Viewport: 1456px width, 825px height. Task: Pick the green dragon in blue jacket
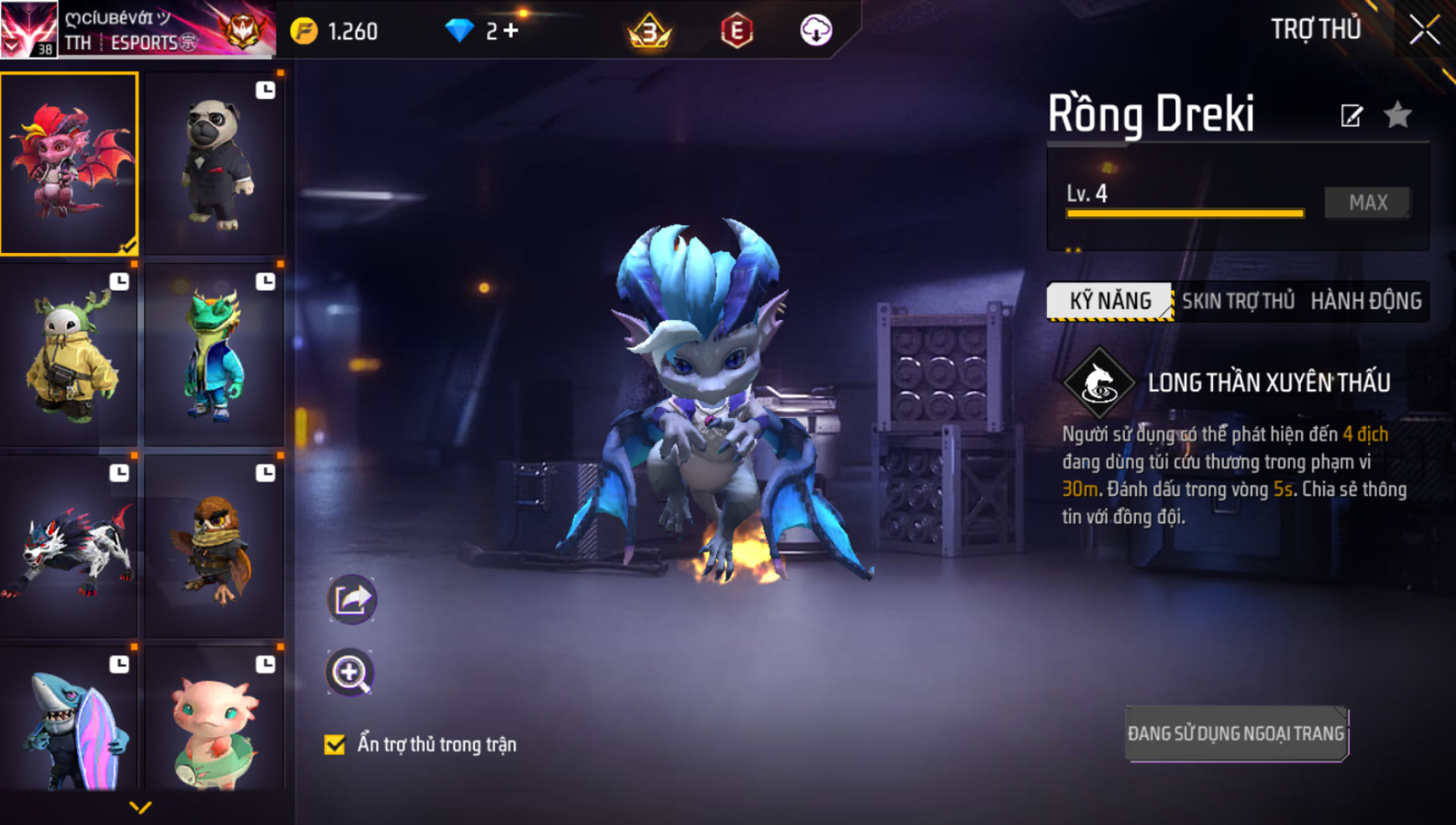tap(214, 354)
